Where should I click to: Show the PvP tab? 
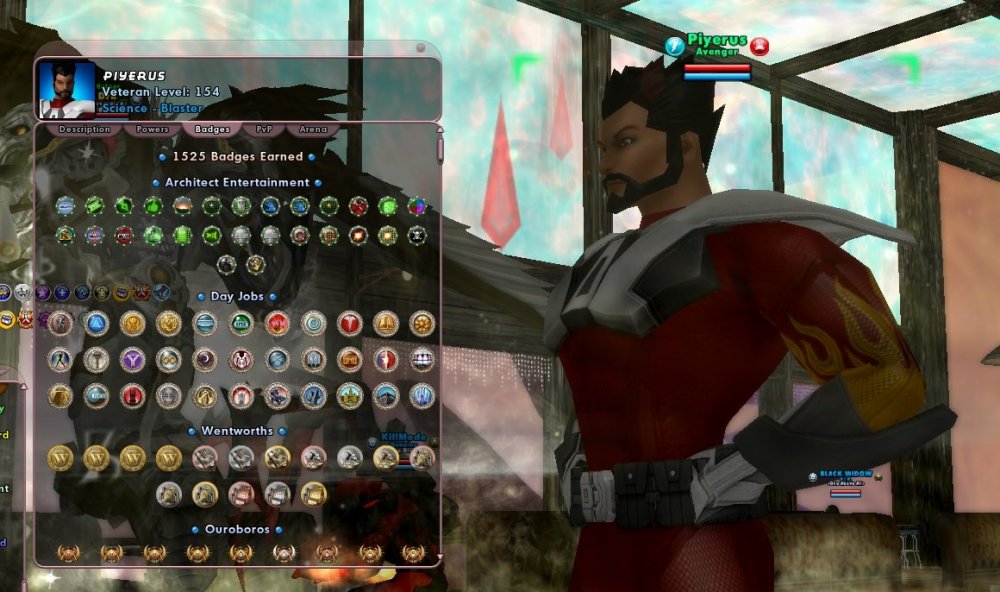tap(264, 129)
